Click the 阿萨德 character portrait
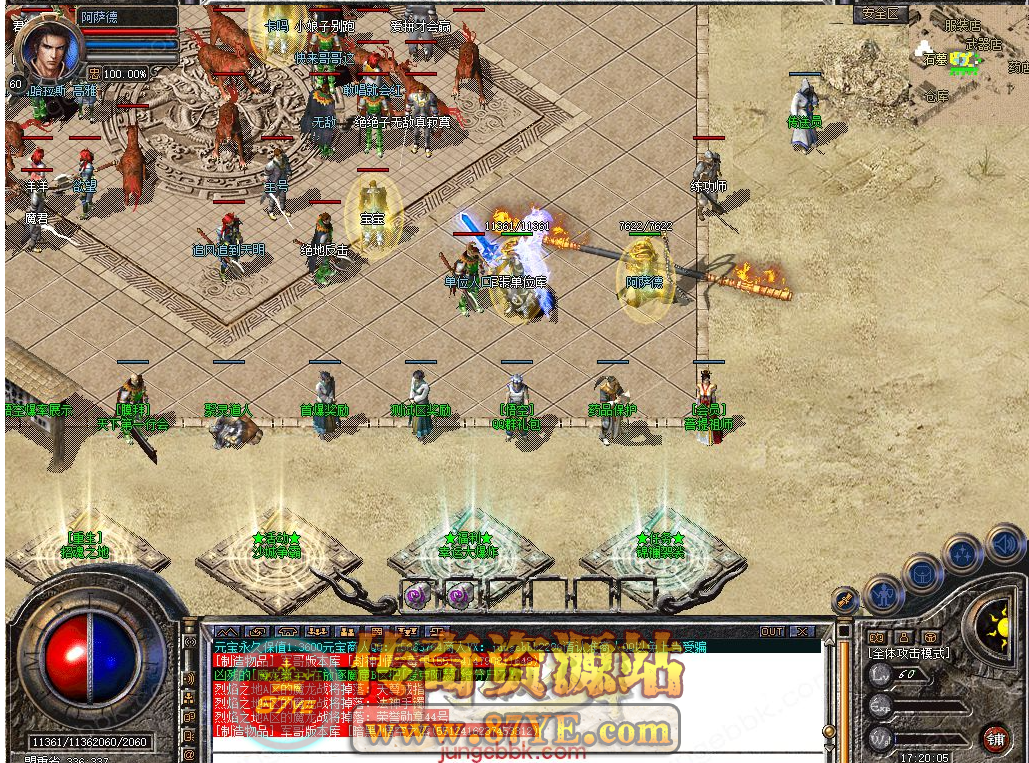Viewport: 1029px width, 763px height. pos(43,47)
